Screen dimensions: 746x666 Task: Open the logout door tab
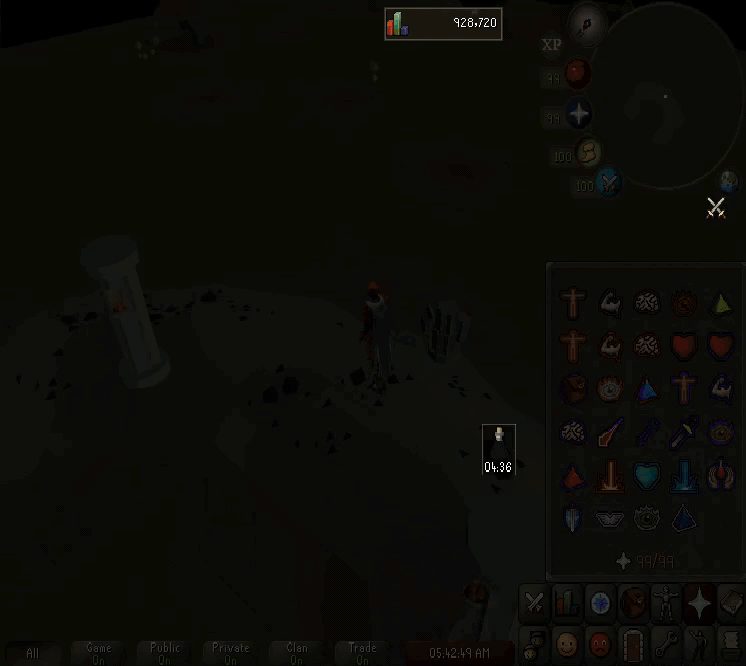(x=631, y=641)
